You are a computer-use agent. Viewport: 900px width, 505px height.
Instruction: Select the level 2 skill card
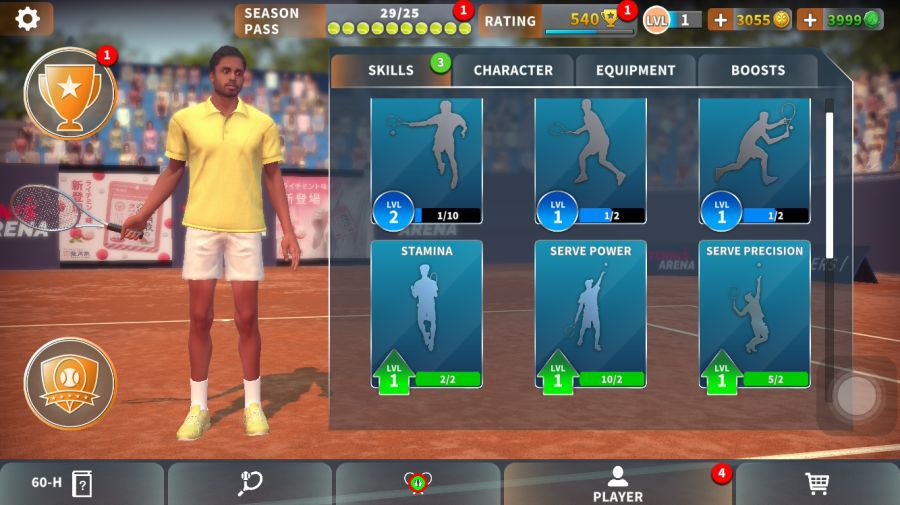(427, 160)
